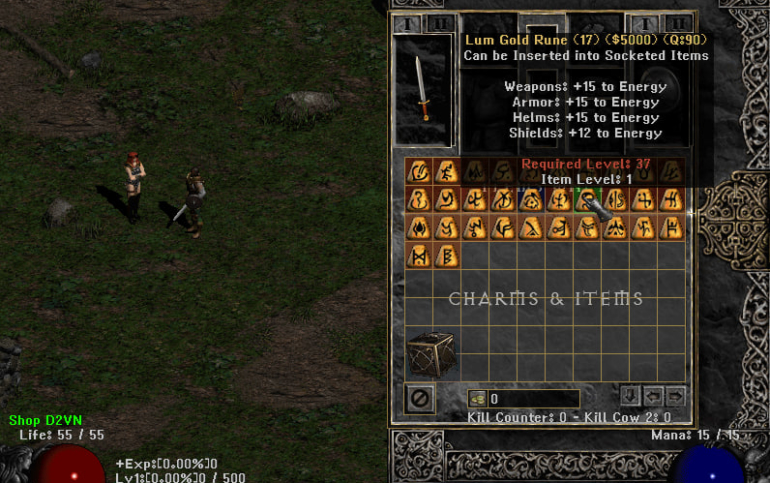The width and height of the screenshot is (770, 483).
Task: Select the Horadric Cube in inventory
Action: (x=430, y=354)
